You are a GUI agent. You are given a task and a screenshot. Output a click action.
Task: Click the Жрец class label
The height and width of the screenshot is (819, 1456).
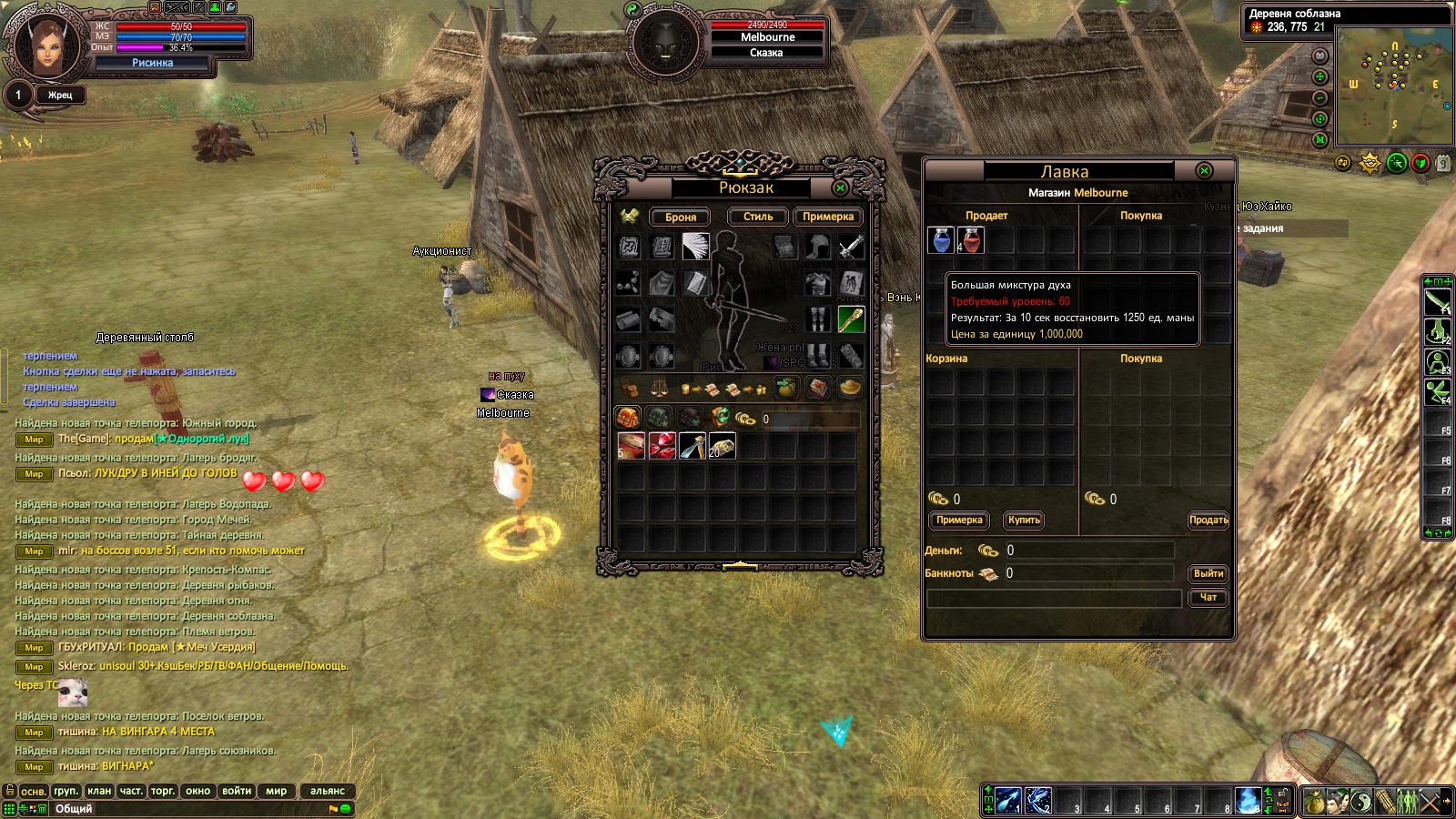(x=60, y=95)
